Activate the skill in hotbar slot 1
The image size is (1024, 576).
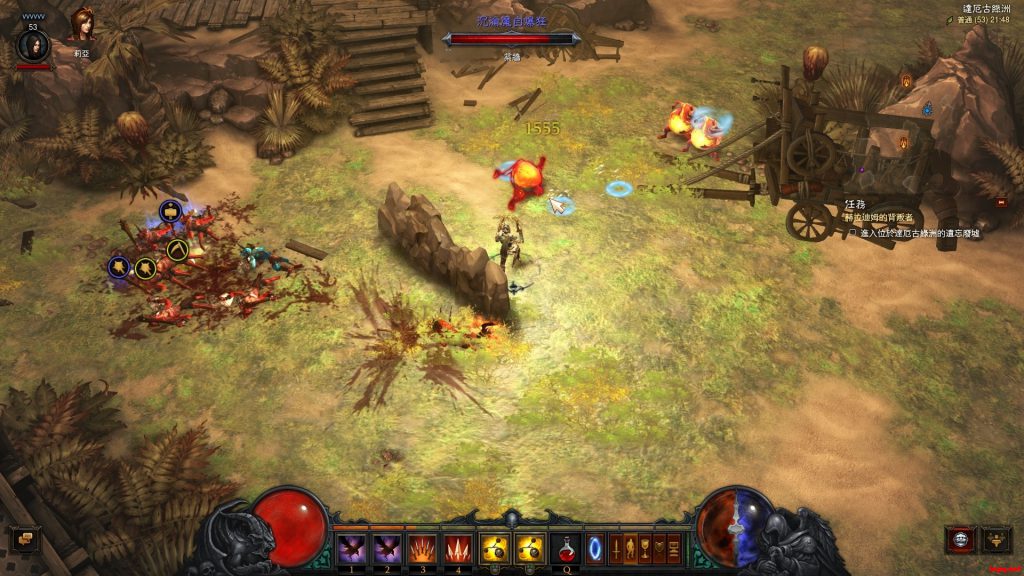point(352,548)
